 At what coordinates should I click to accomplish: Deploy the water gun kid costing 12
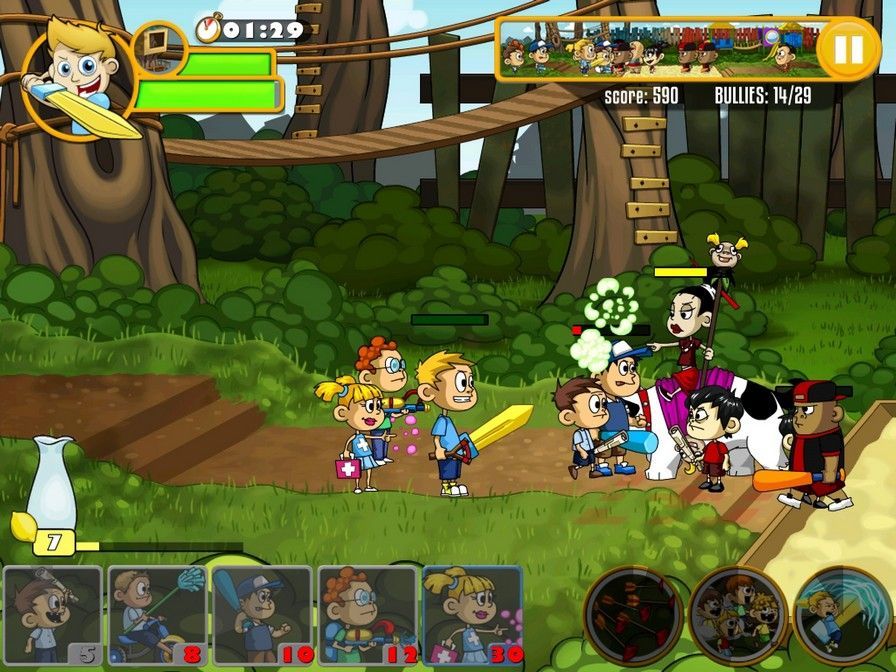tap(367, 615)
